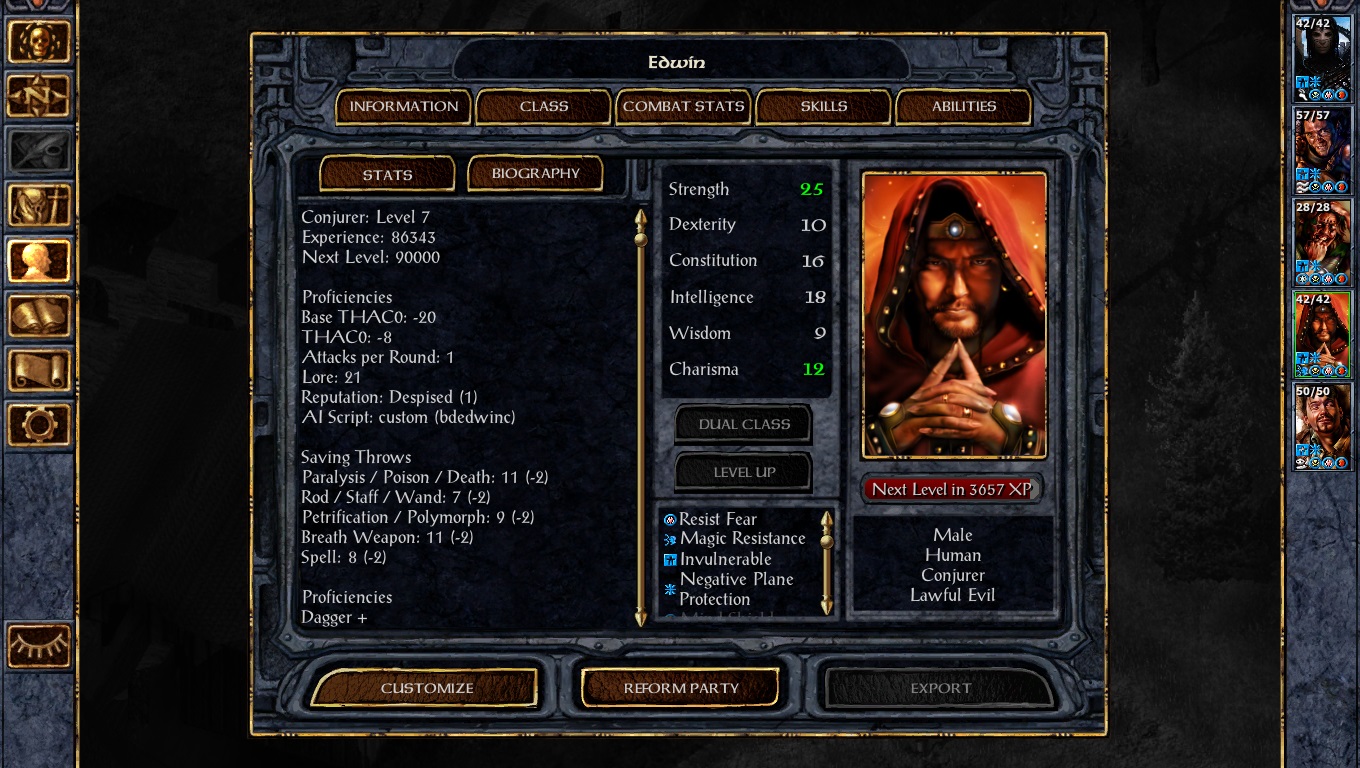Open the Biography tab
This screenshot has width=1360, height=768.
pyautogui.click(x=536, y=173)
